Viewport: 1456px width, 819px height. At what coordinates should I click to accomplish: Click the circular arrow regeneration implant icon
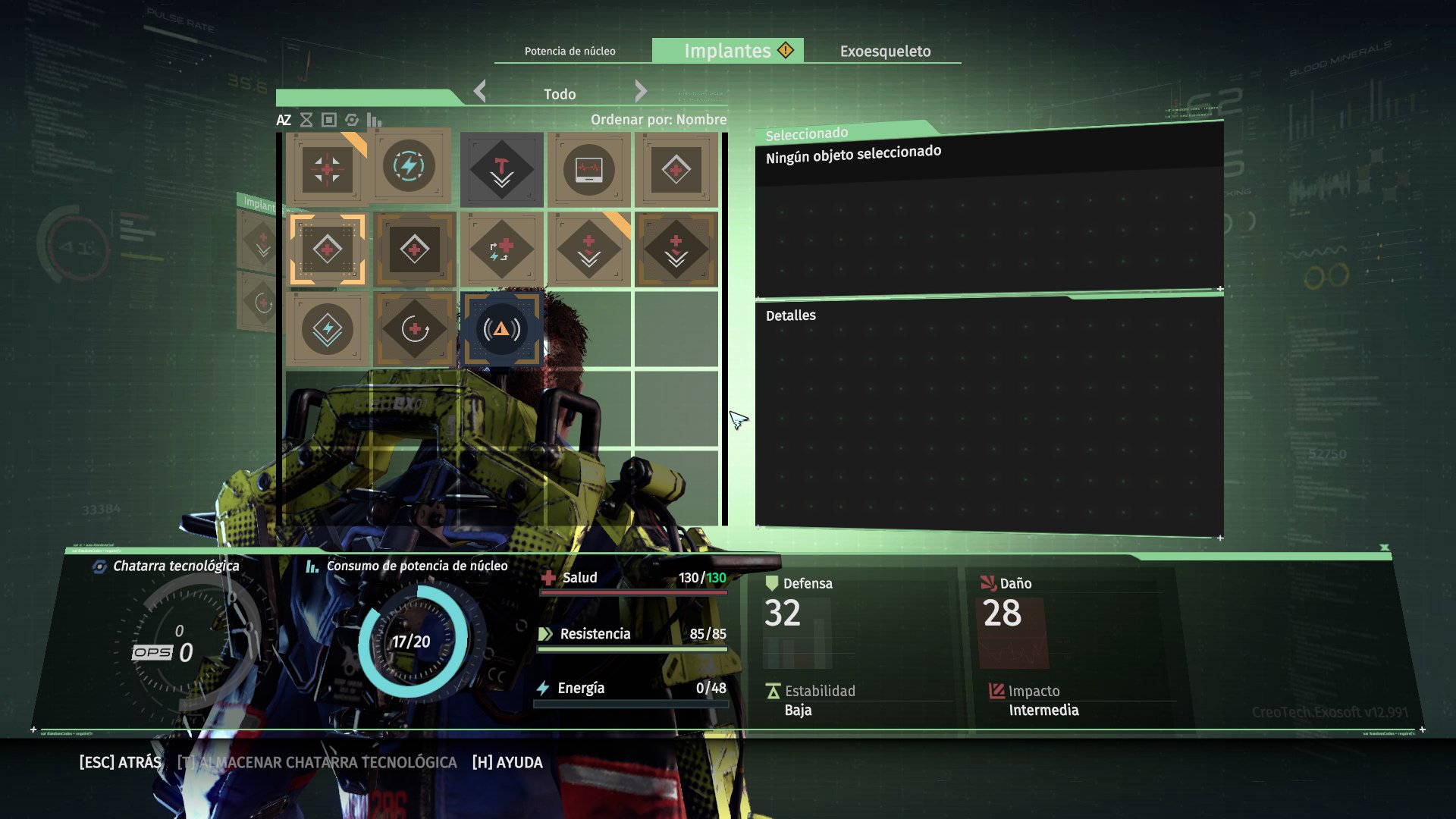tap(414, 330)
